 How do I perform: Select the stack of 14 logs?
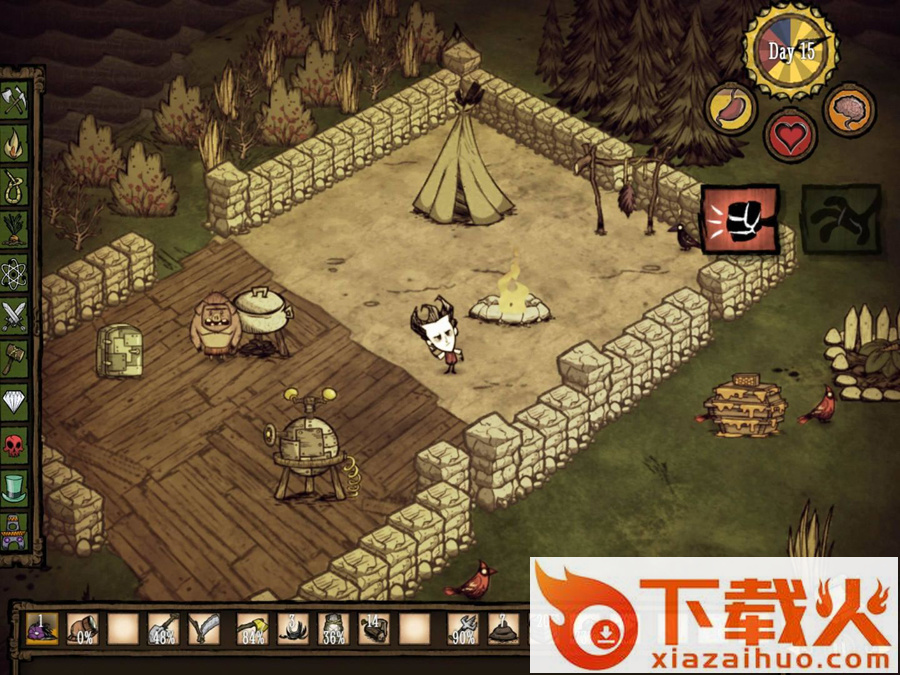(373, 630)
